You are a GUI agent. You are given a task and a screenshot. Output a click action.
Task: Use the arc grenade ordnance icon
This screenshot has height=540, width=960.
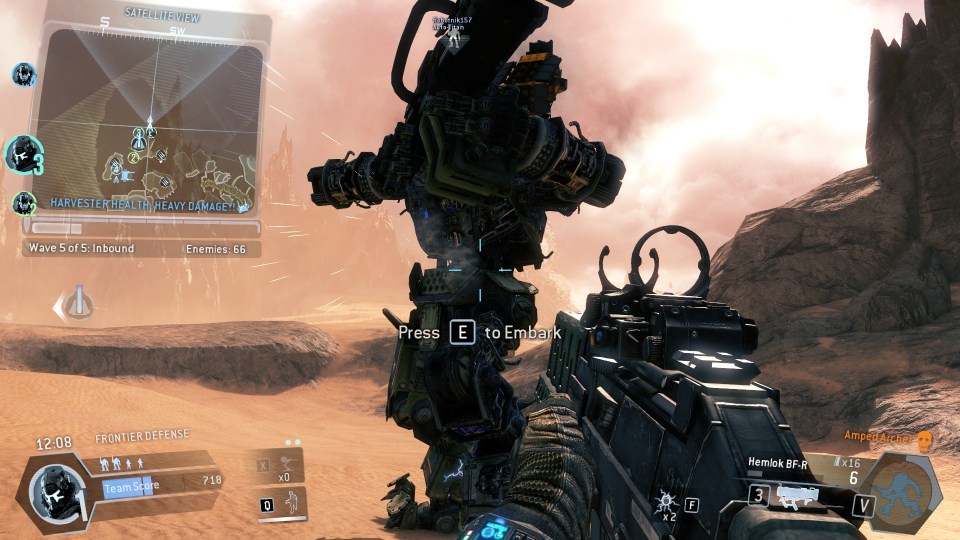[x=664, y=502]
